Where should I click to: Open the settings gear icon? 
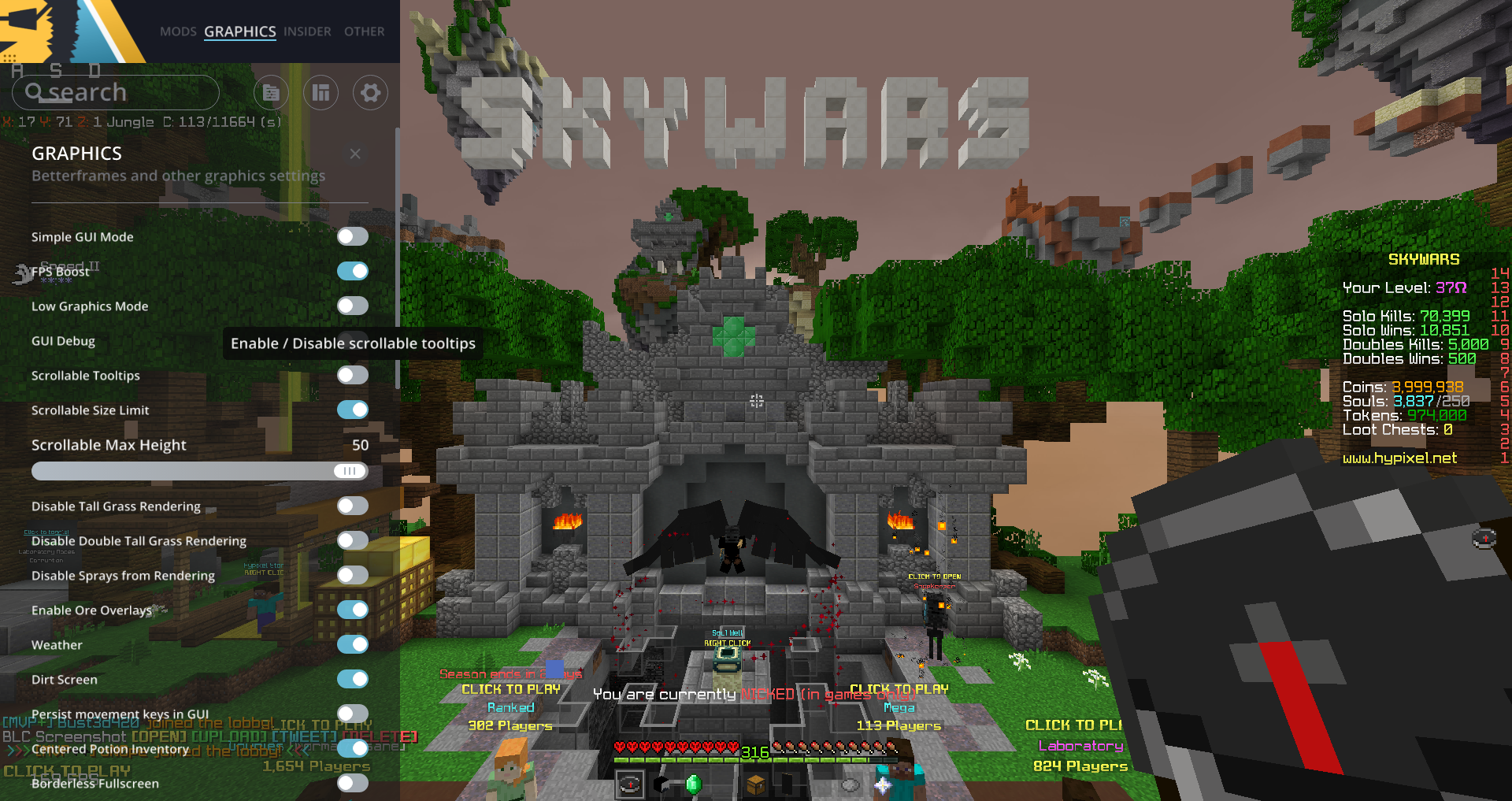point(369,92)
